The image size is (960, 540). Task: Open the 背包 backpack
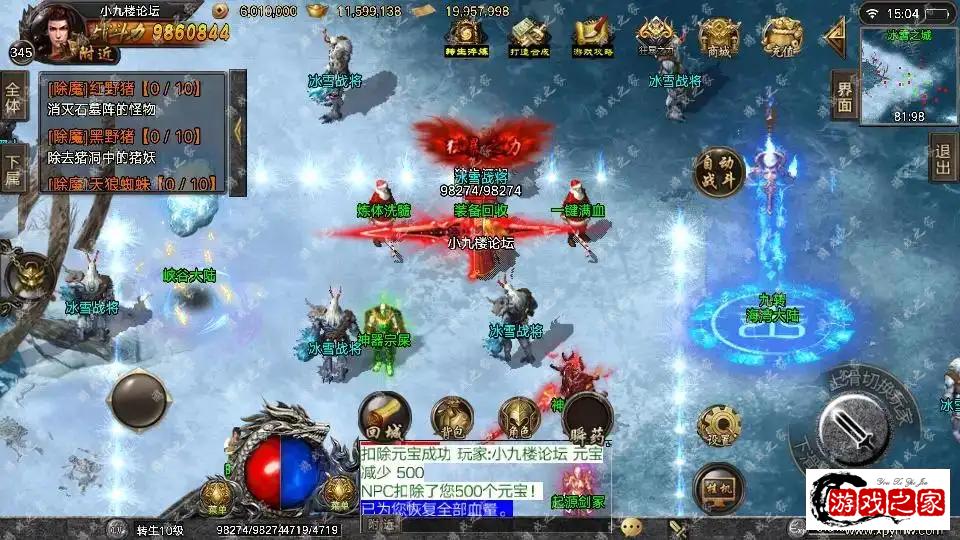click(x=452, y=418)
